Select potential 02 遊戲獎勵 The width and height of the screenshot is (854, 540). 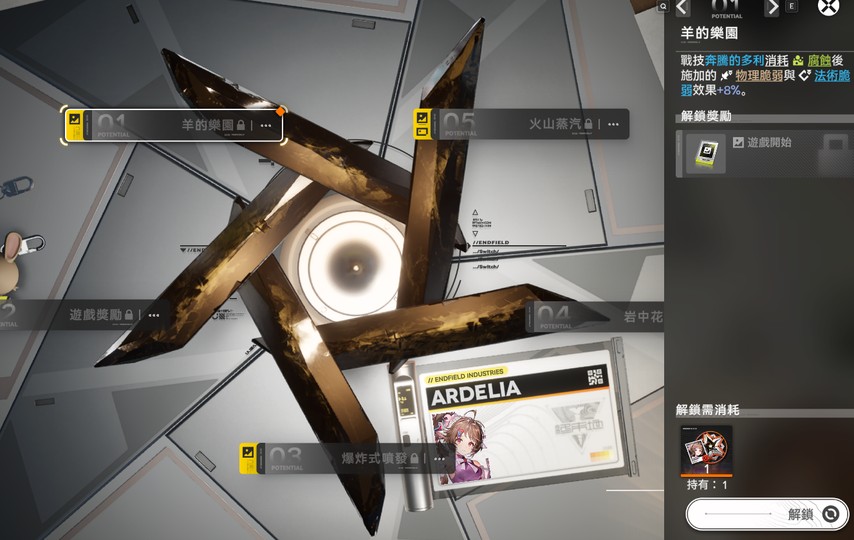pyautogui.click(x=80, y=314)
